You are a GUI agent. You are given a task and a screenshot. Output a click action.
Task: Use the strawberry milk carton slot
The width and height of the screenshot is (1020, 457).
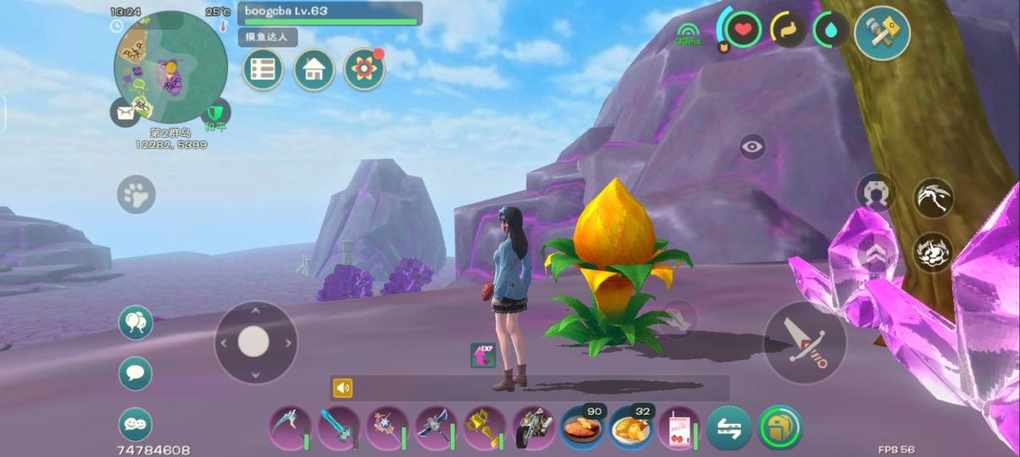(x=680, y=428)
